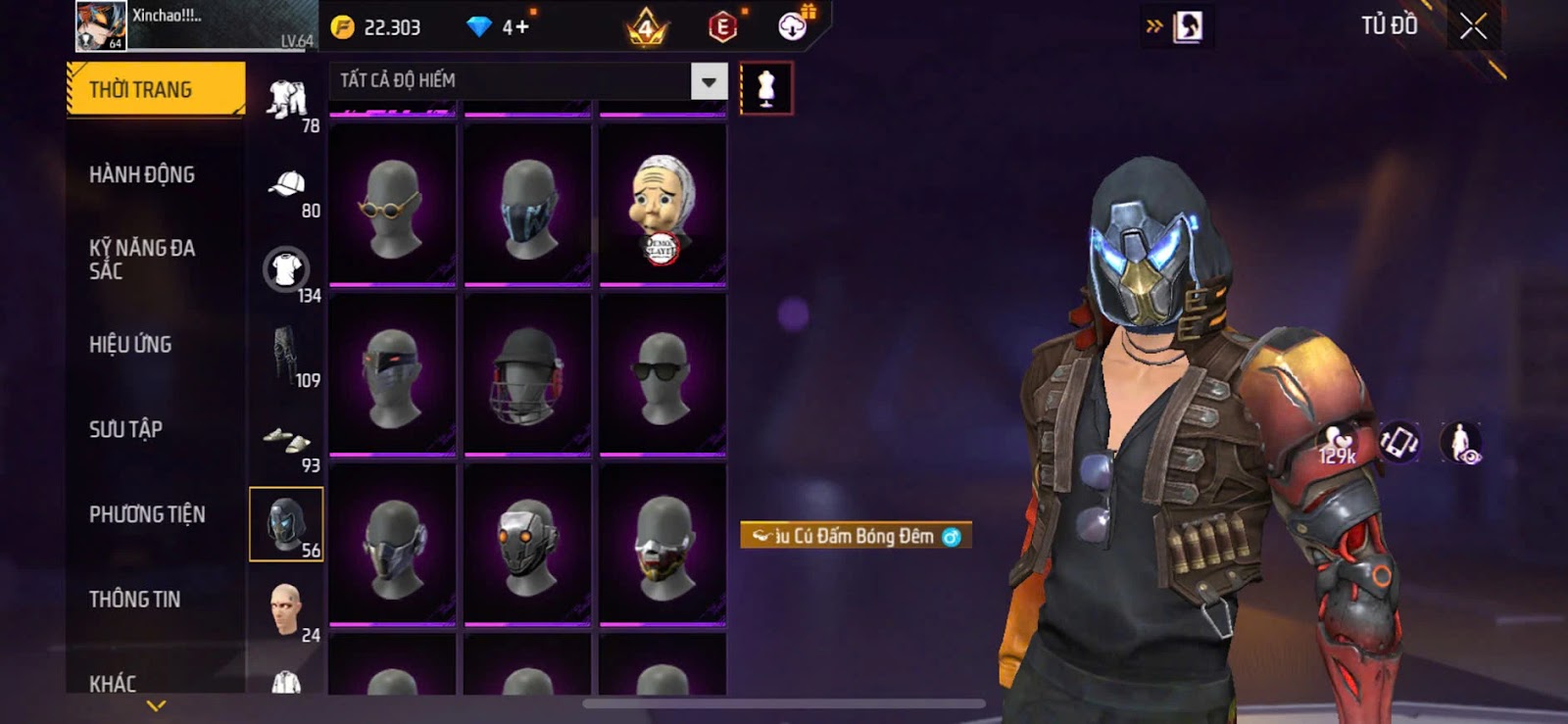Open the player profile avatar Xinchao!!!

(x=101, y=26)
